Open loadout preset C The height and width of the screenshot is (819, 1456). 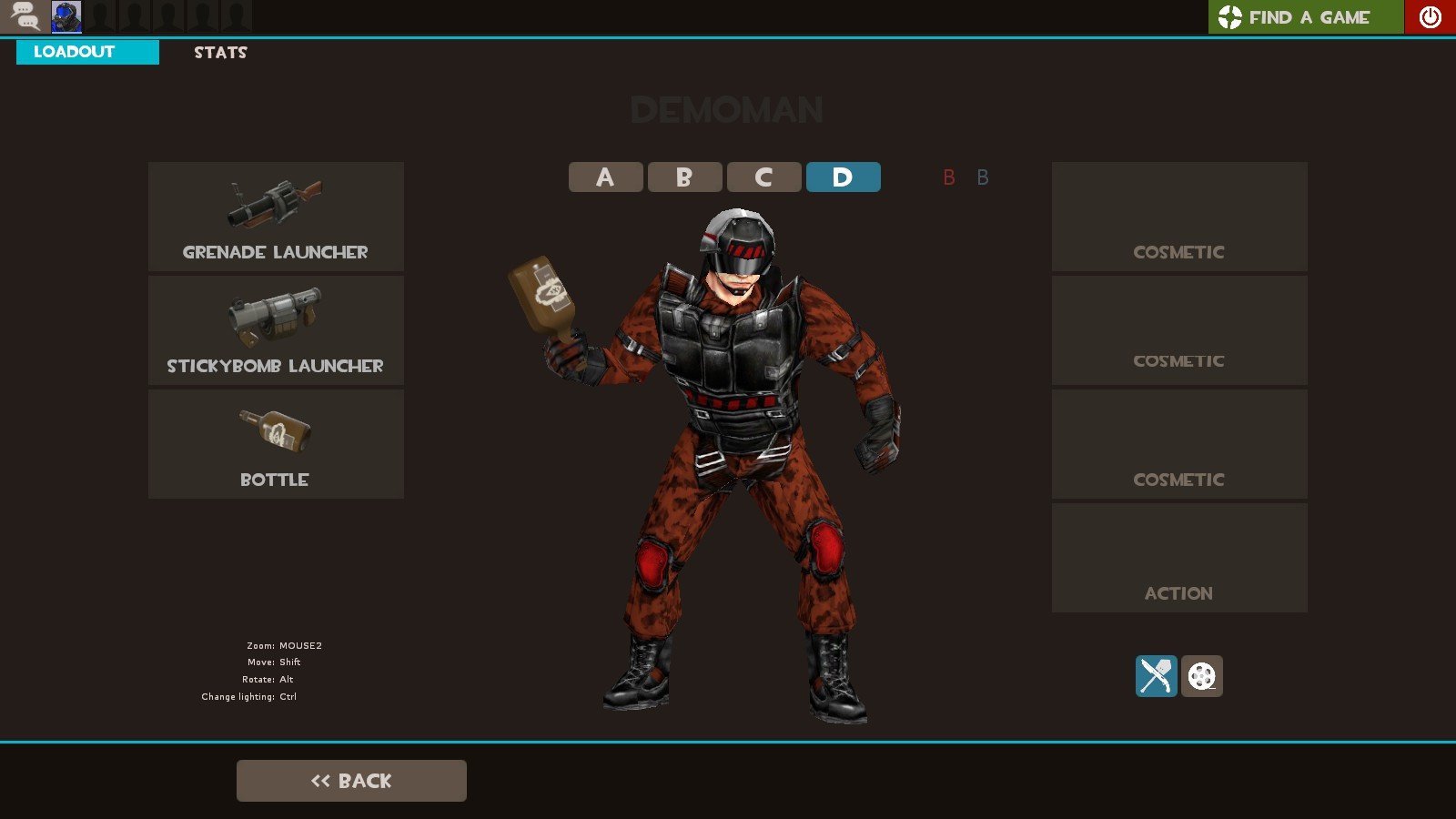[763, 177]
